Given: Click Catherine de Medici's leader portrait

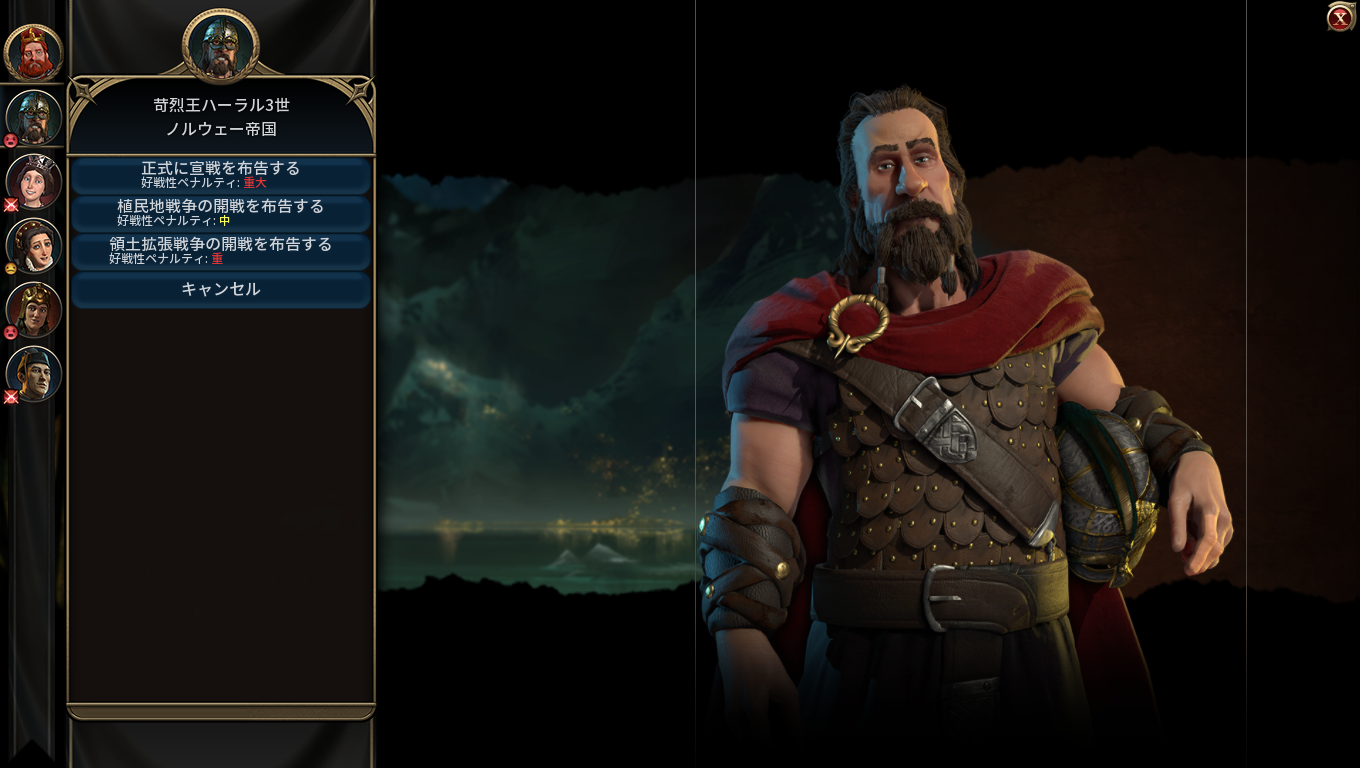Looking at the screenshot, I should click(x=33, y=245).
